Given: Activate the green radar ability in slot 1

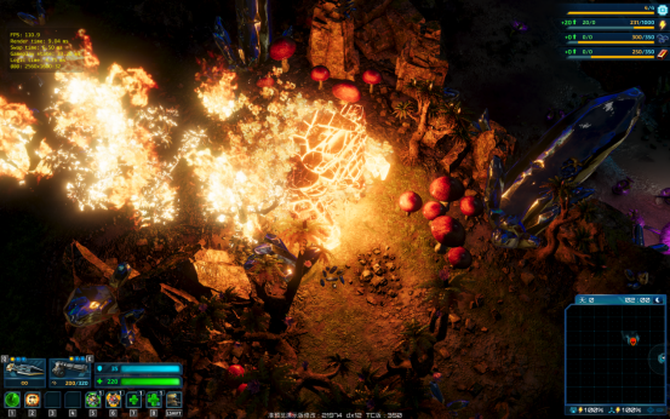Looking at the screenshot, I should [12, 399].
